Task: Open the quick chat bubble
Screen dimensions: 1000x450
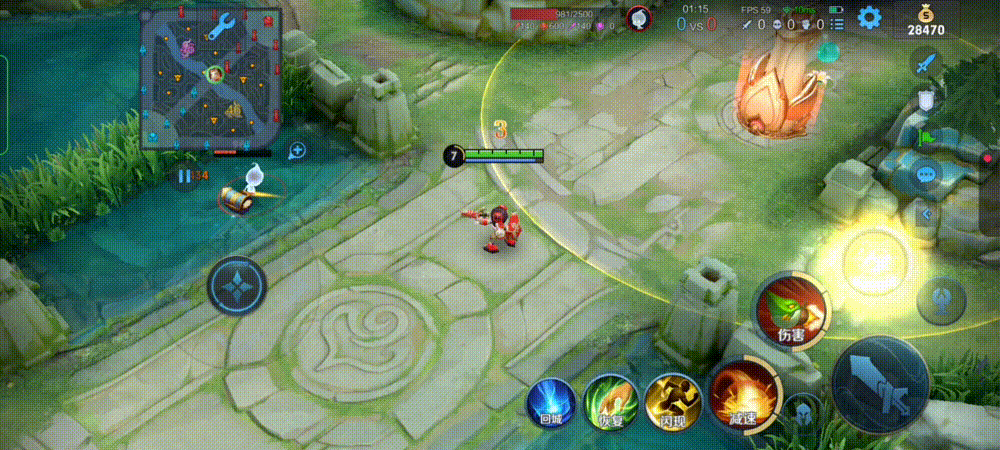Action: (927, 174)
